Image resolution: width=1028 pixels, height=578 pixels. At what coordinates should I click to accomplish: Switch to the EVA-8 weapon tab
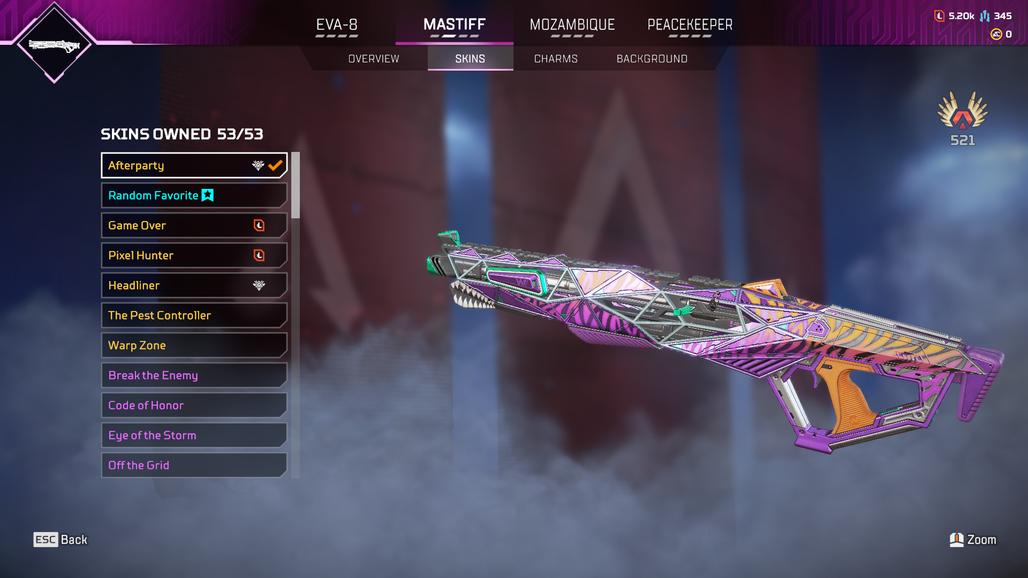coord(337,25)
